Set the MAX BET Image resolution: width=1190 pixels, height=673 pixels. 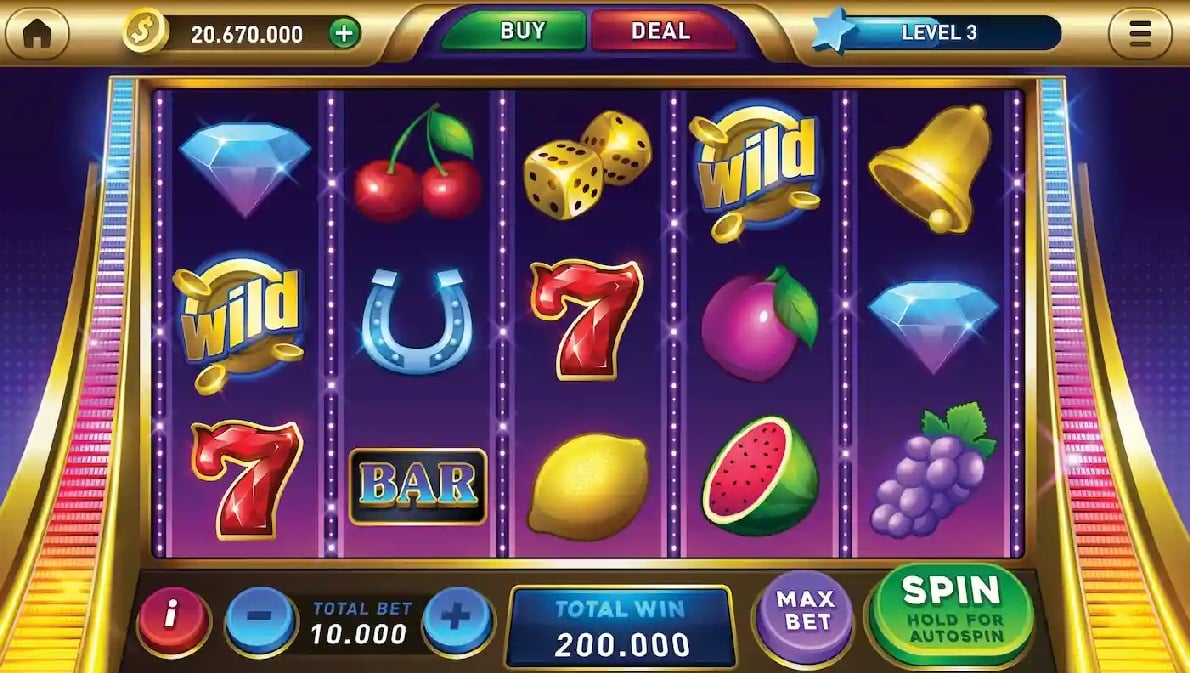806,610
